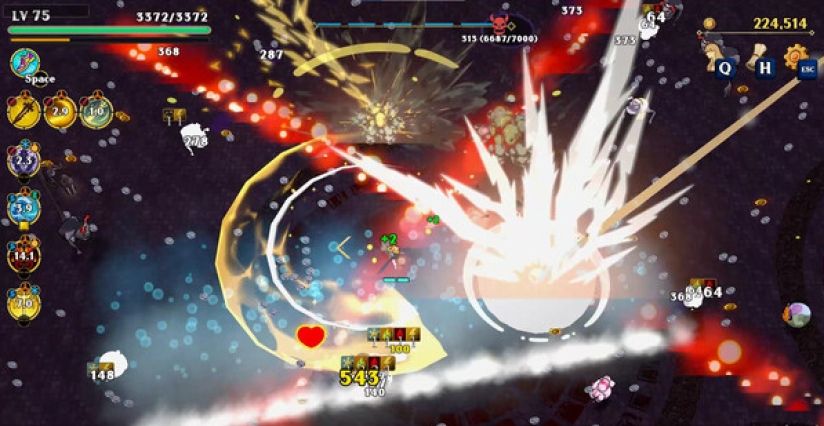Click the purple skill showing 2.3 cooldown
824x426 pixels.
pyautogui.click(x=23, y=158)
